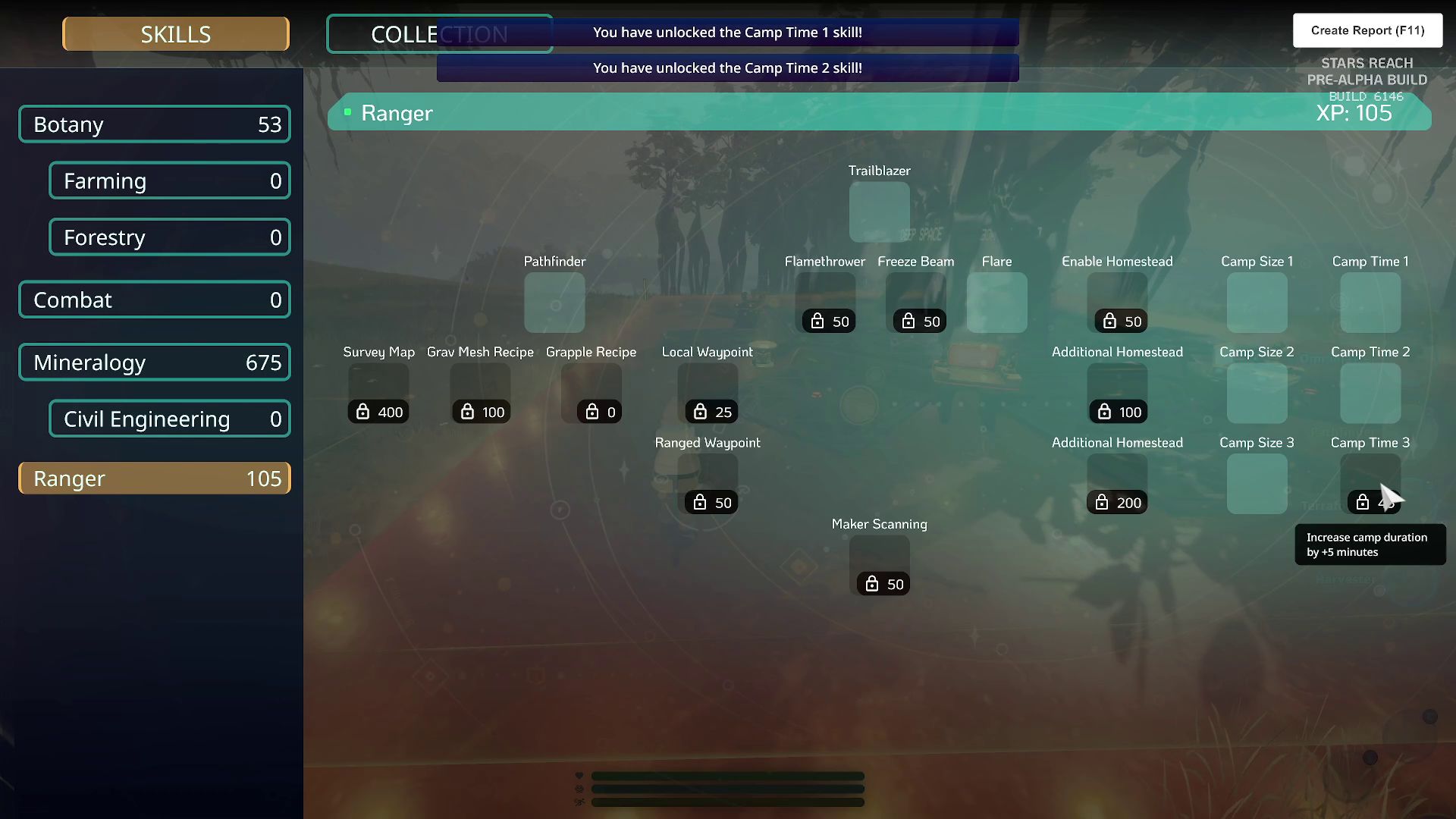Unlock the Enable Homestead skill
The width and height of the screenshot is (1456, 819).
point(1117,303)
